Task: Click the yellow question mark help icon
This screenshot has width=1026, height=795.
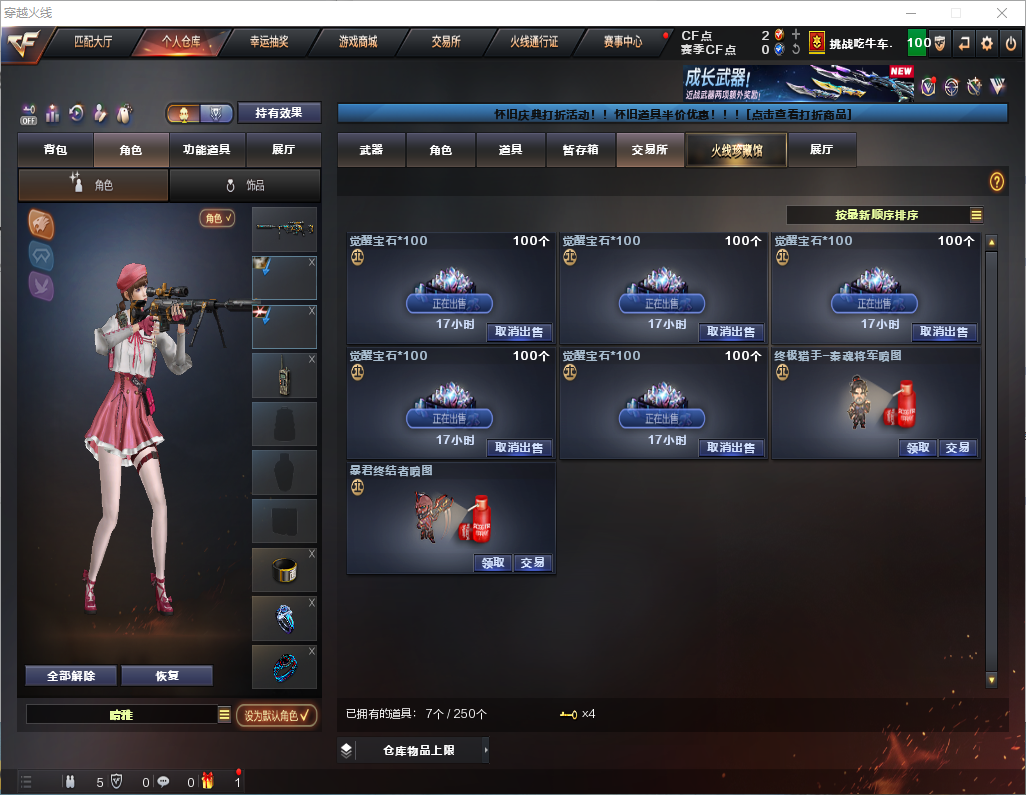Action: pyautogui.click(x=997, y=181)
